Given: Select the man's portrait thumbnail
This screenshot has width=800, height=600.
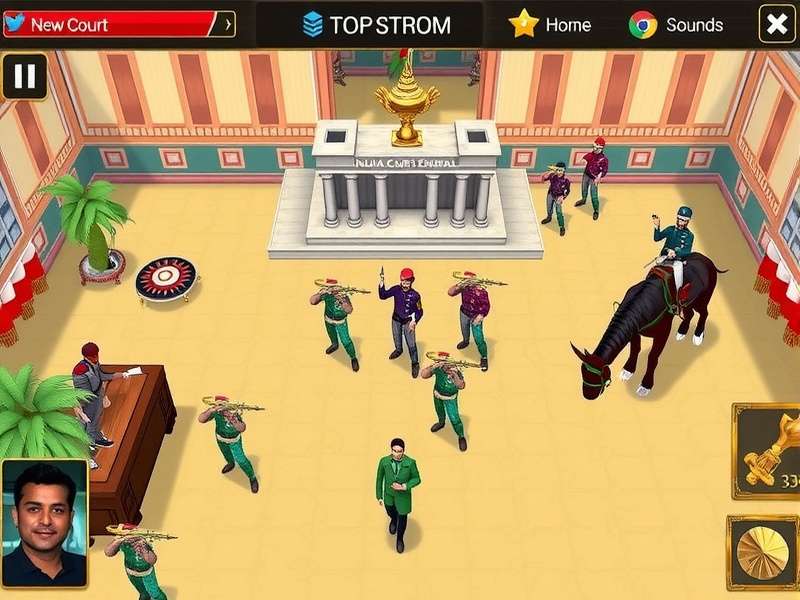Looking at the screenshot, I should click(x=44, y=522).
